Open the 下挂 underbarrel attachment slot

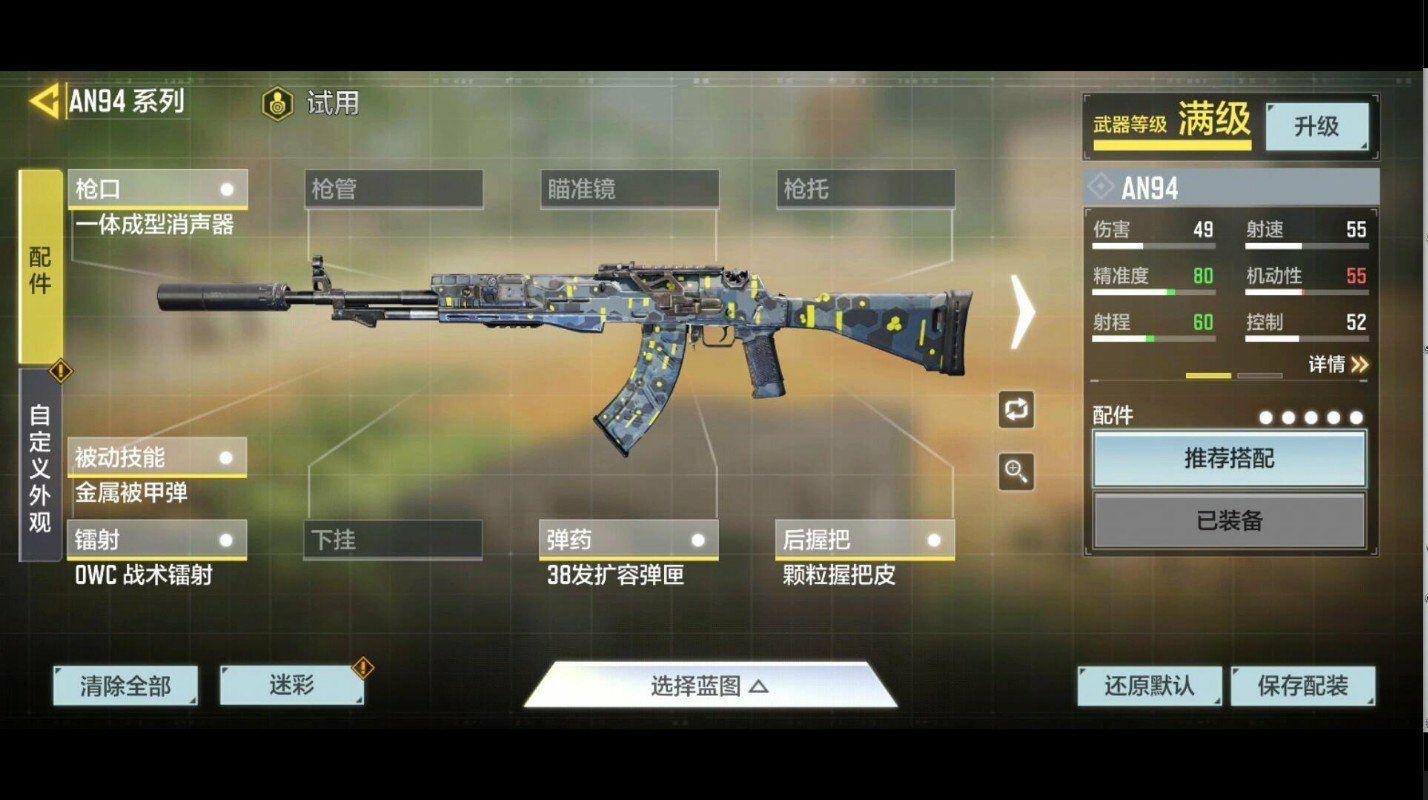pyautogui.click(x=392, y=539)
